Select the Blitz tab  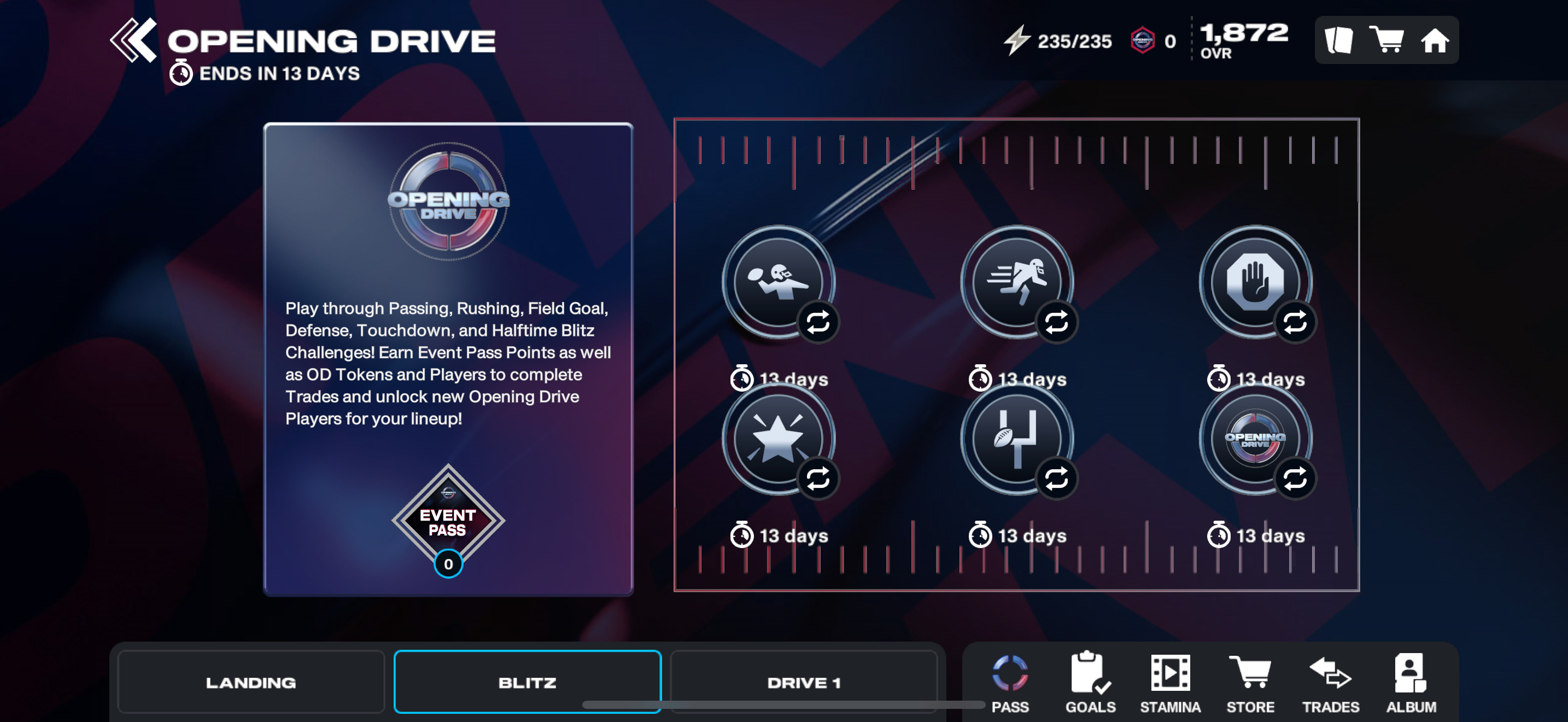click(527, 682)
